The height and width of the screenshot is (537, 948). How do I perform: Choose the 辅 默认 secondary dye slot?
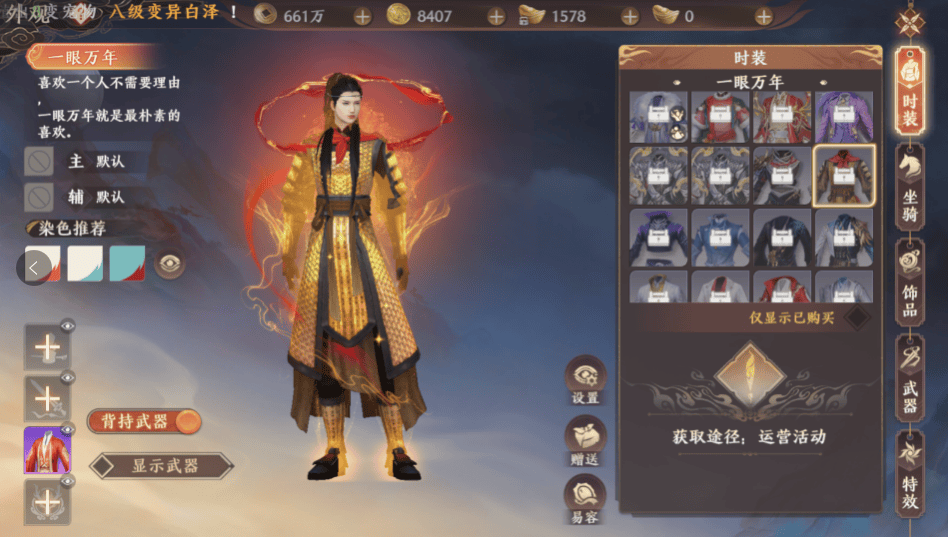pyautogui.click(x=40, y=196)
